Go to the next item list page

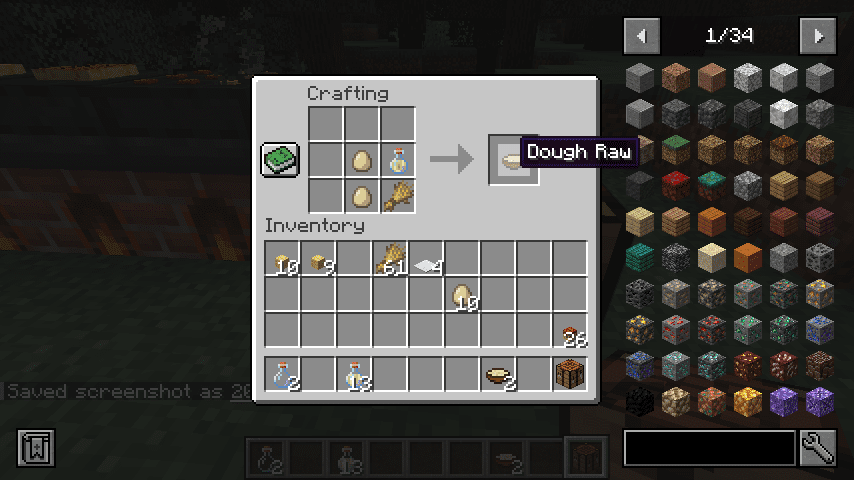(817, 36)
